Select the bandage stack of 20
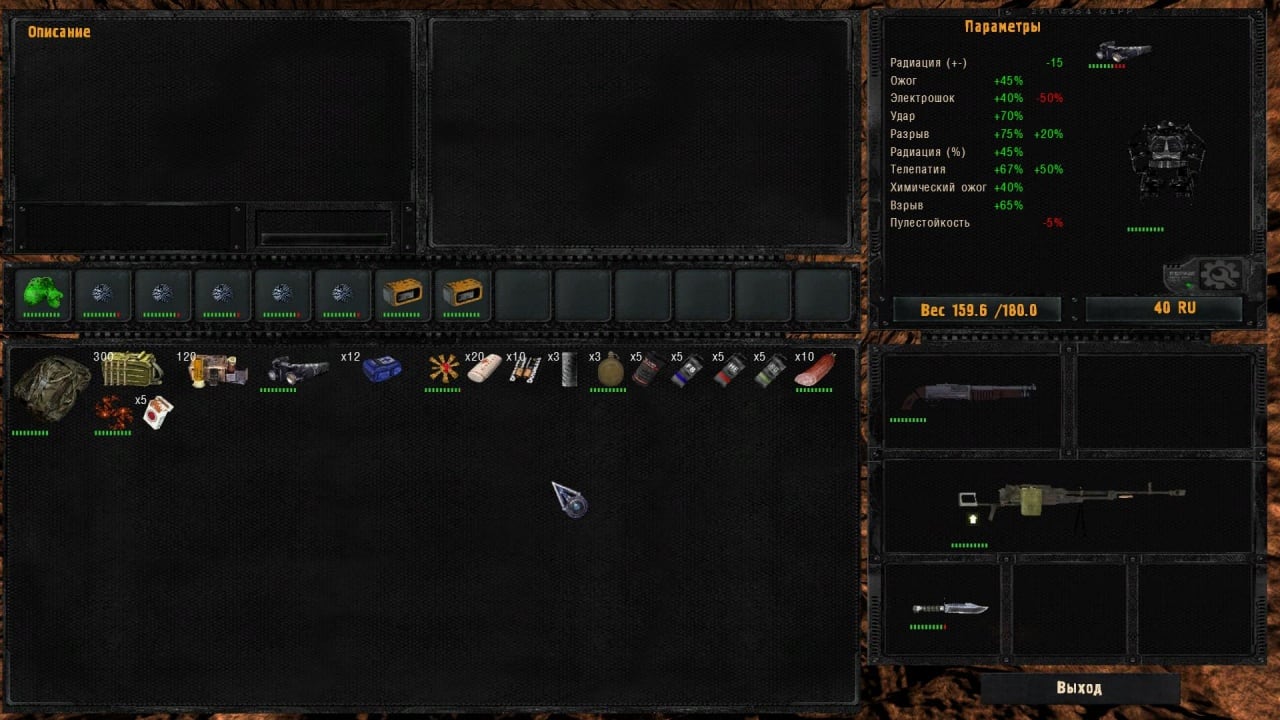 (x=484, y=371)
